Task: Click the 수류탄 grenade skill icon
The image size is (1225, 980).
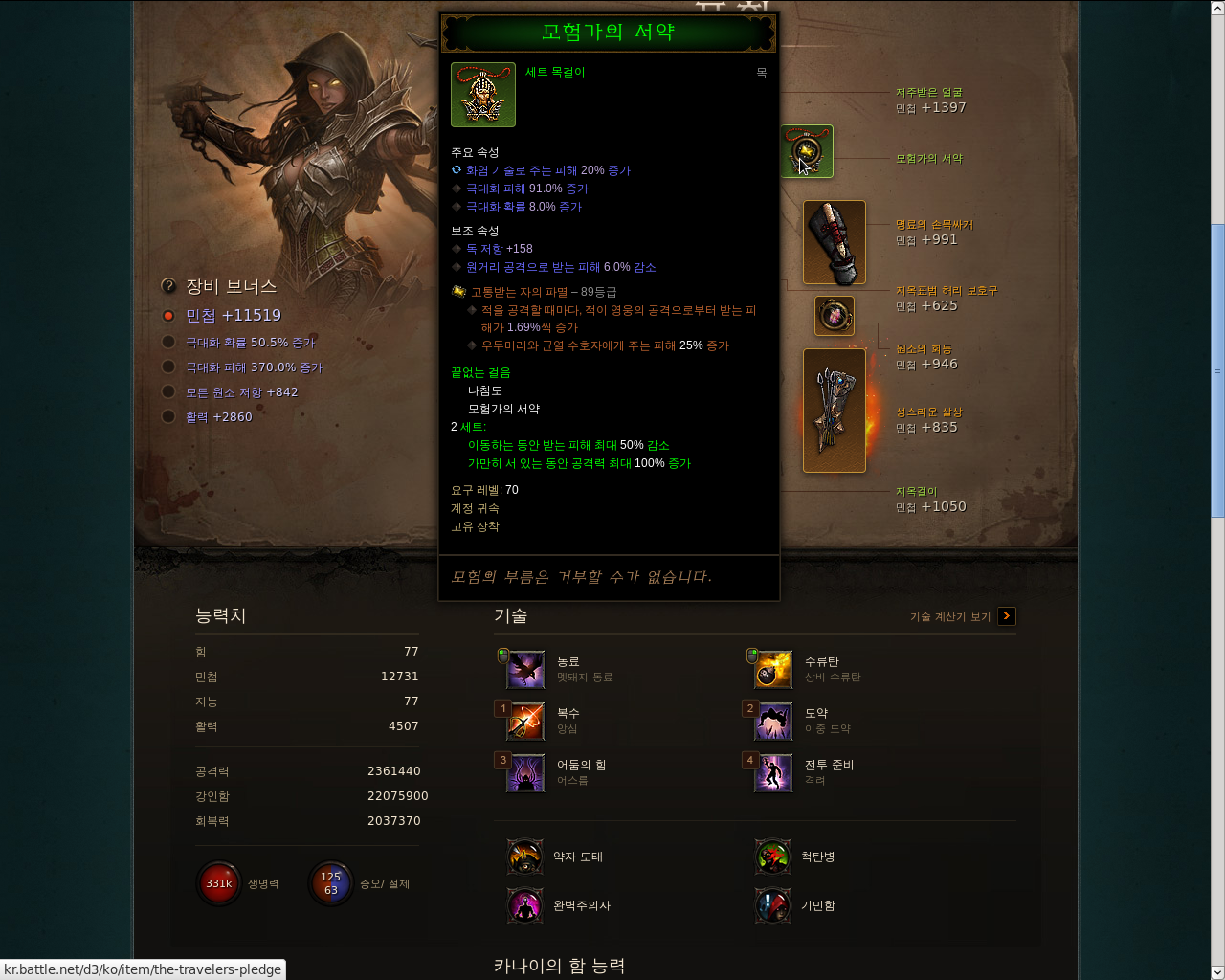Action: tap(772, 669)
